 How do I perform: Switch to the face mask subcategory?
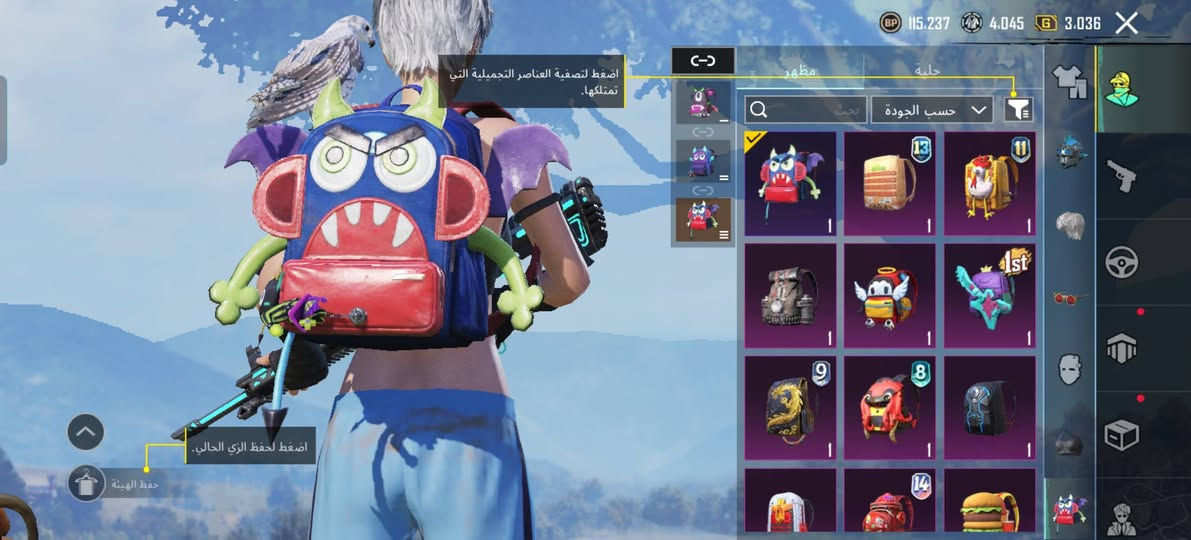(x=1069, y=369)
